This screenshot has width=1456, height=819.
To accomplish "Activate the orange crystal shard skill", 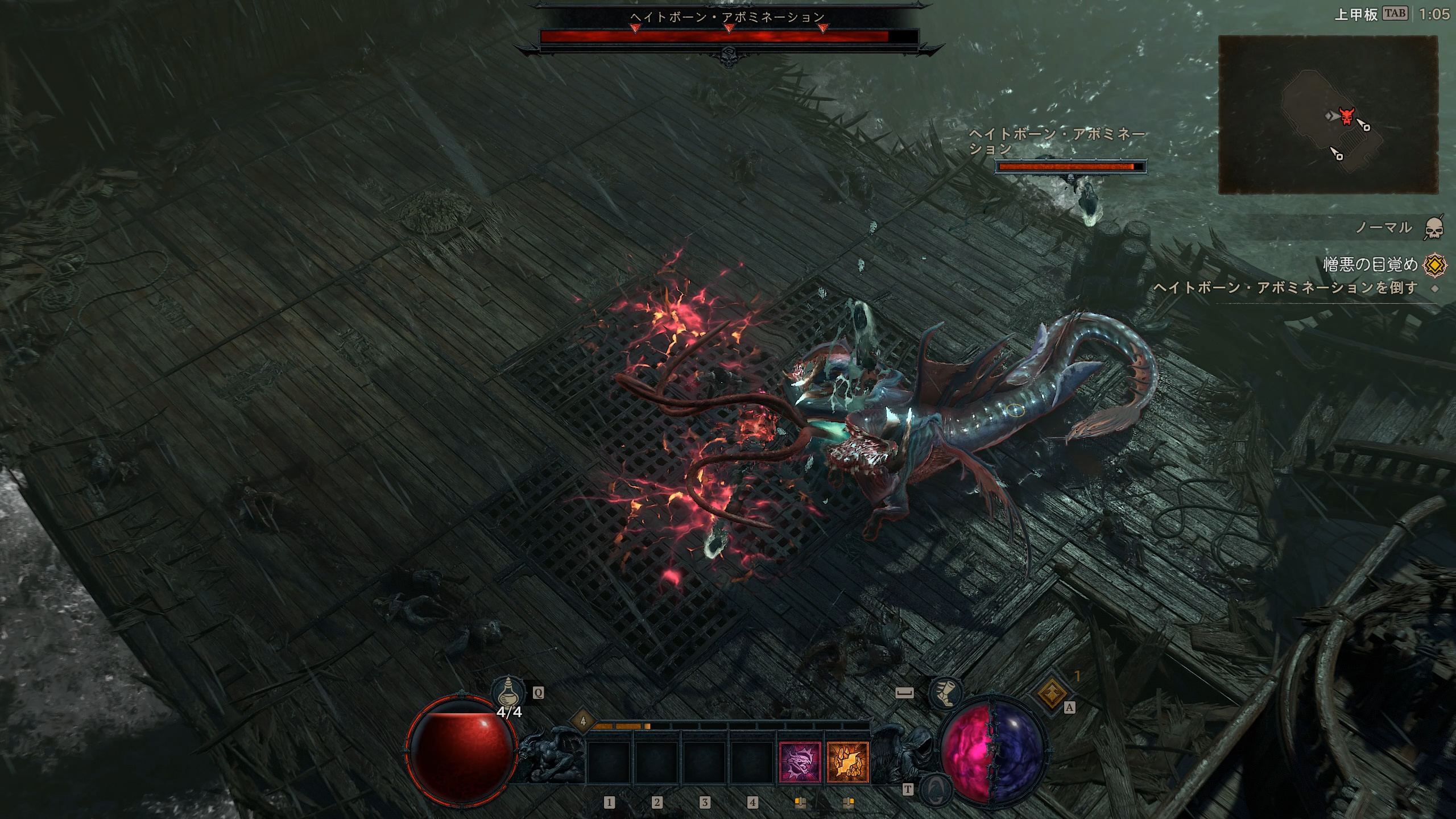I will tap(847, 762).
